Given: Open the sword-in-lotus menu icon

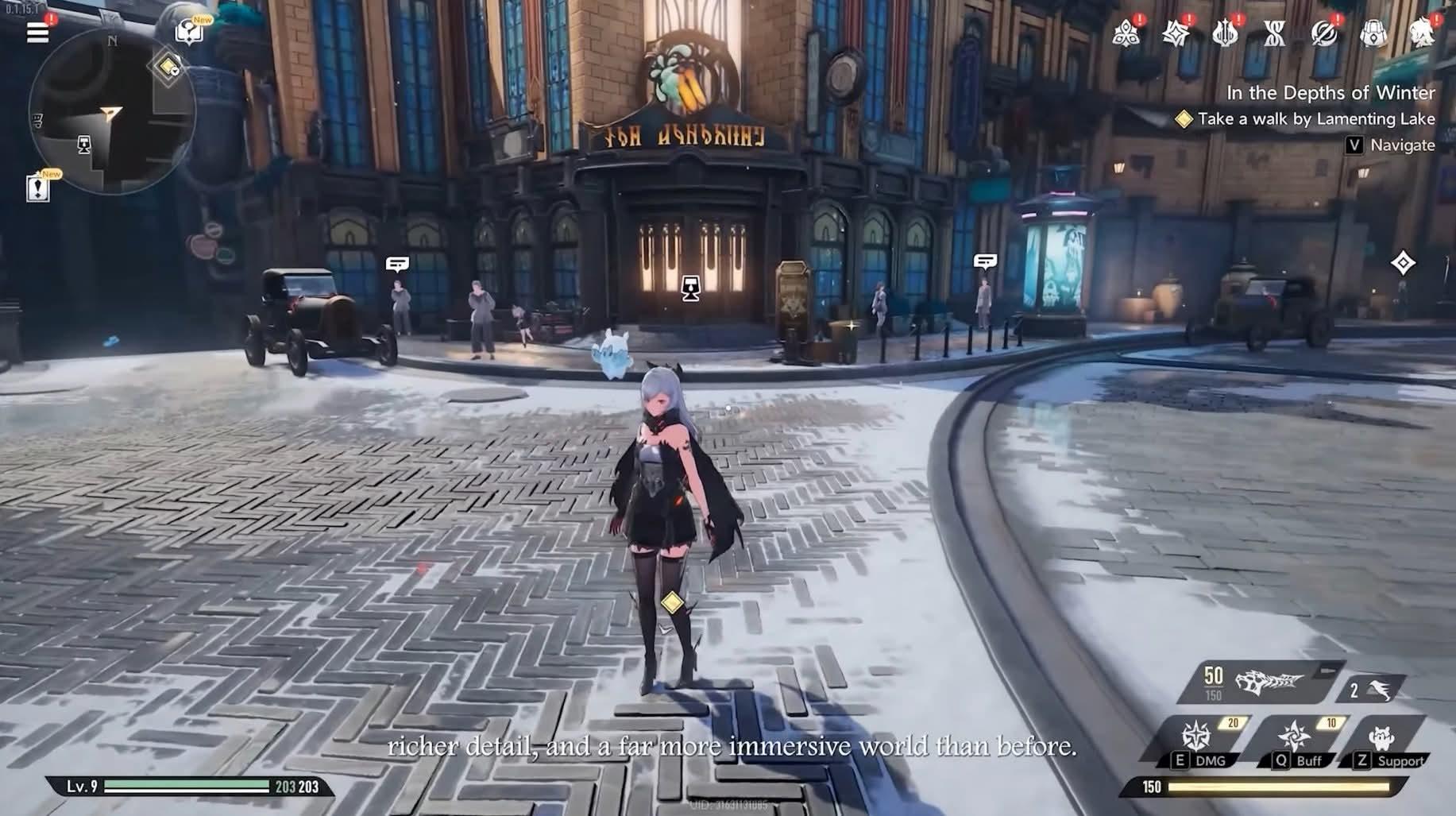Looking at the screenshot, I should 1225,33.
